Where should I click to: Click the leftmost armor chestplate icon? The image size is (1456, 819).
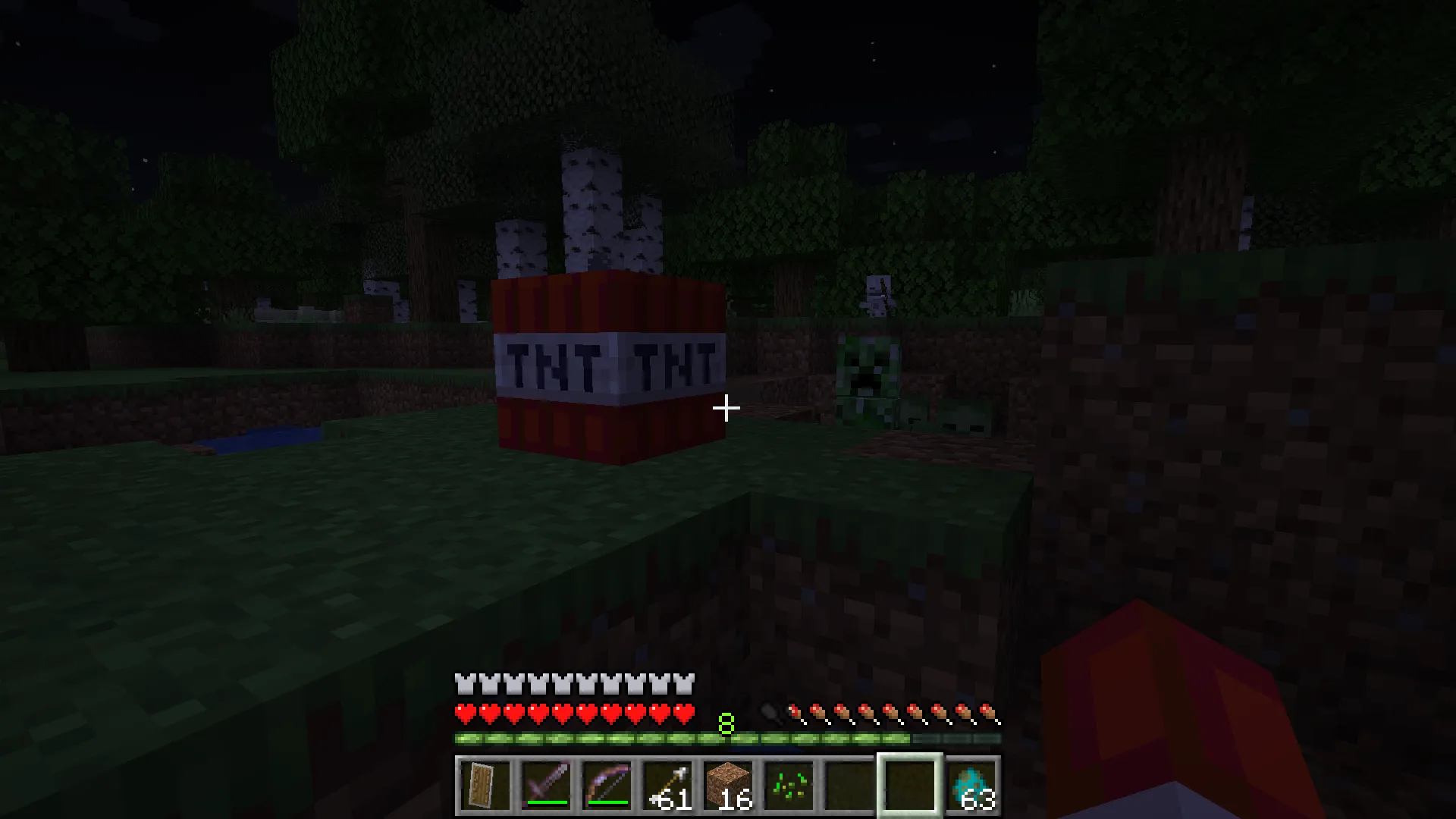[464, 682]
